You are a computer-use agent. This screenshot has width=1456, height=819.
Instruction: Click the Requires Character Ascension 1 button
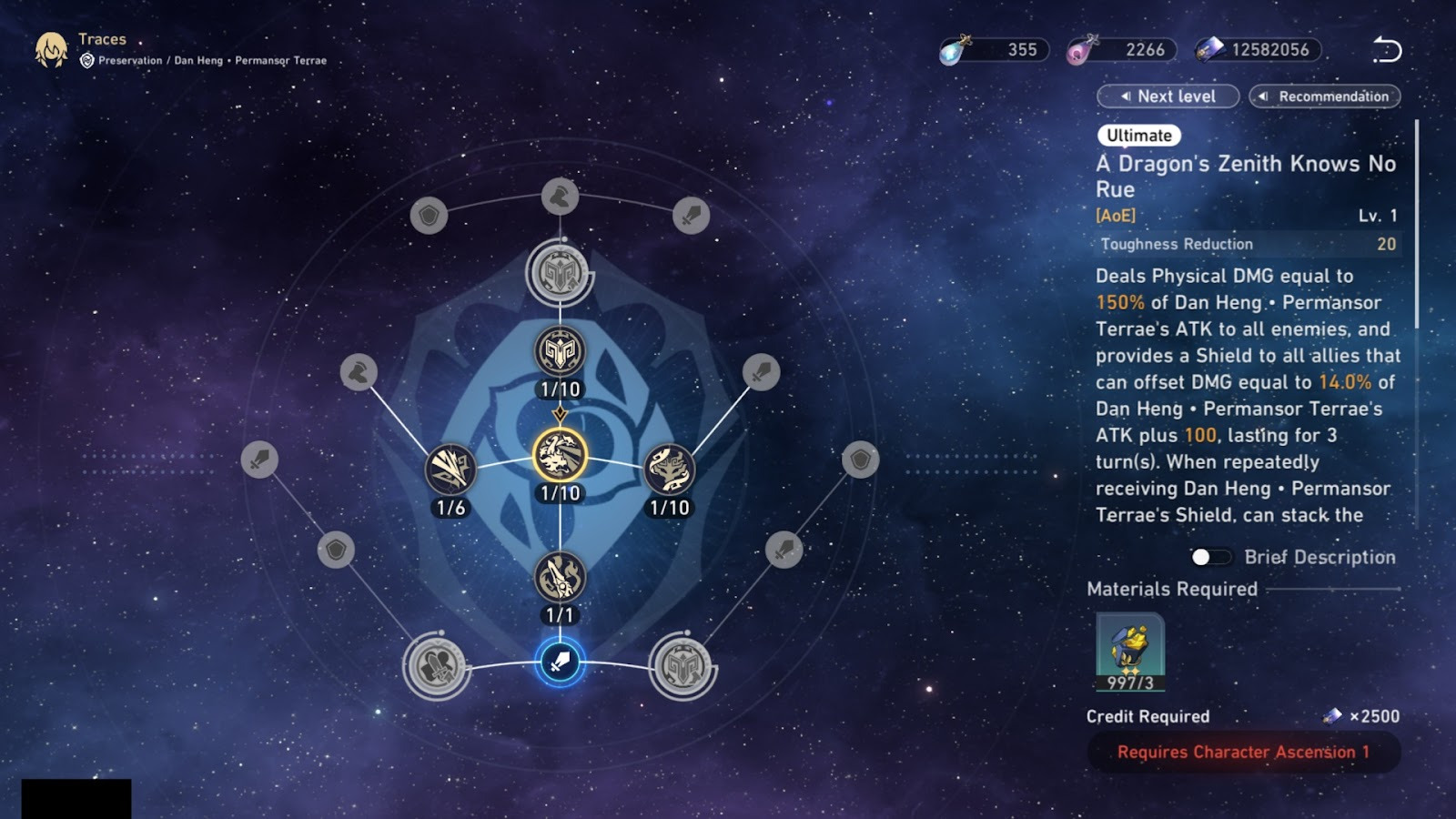[x=1243, y=753]
